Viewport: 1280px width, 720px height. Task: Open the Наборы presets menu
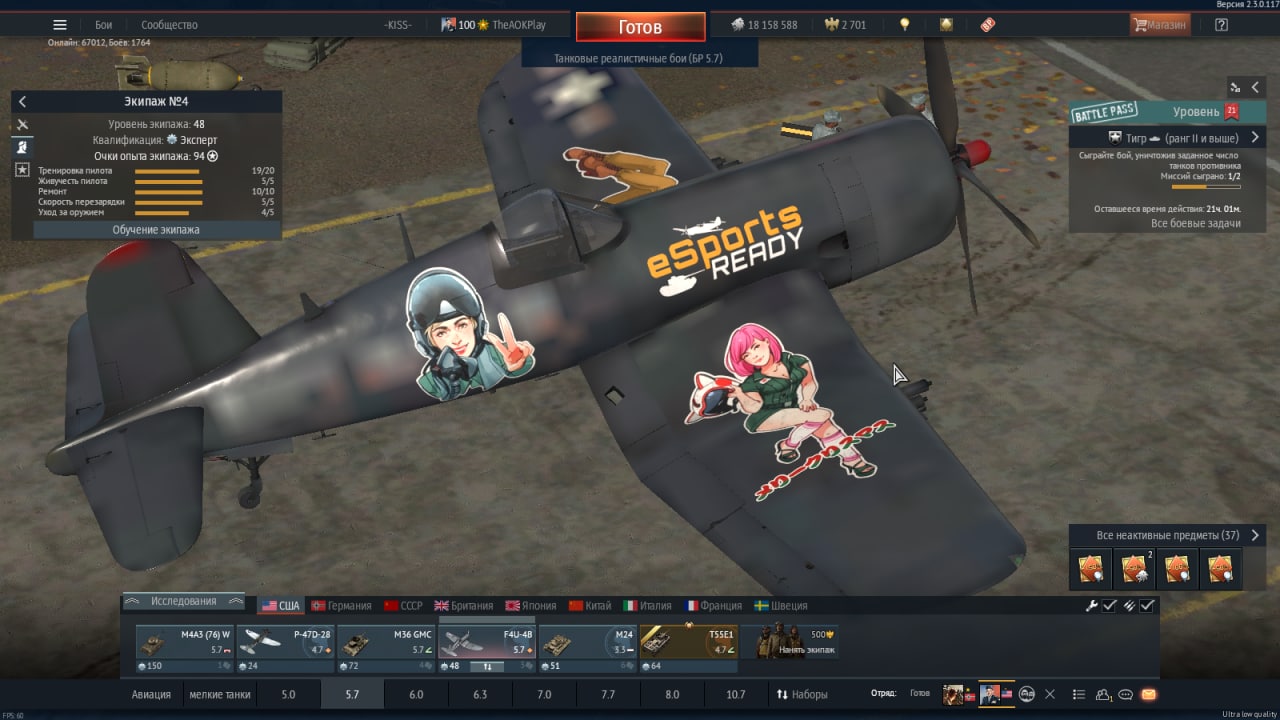click(802, 694)
